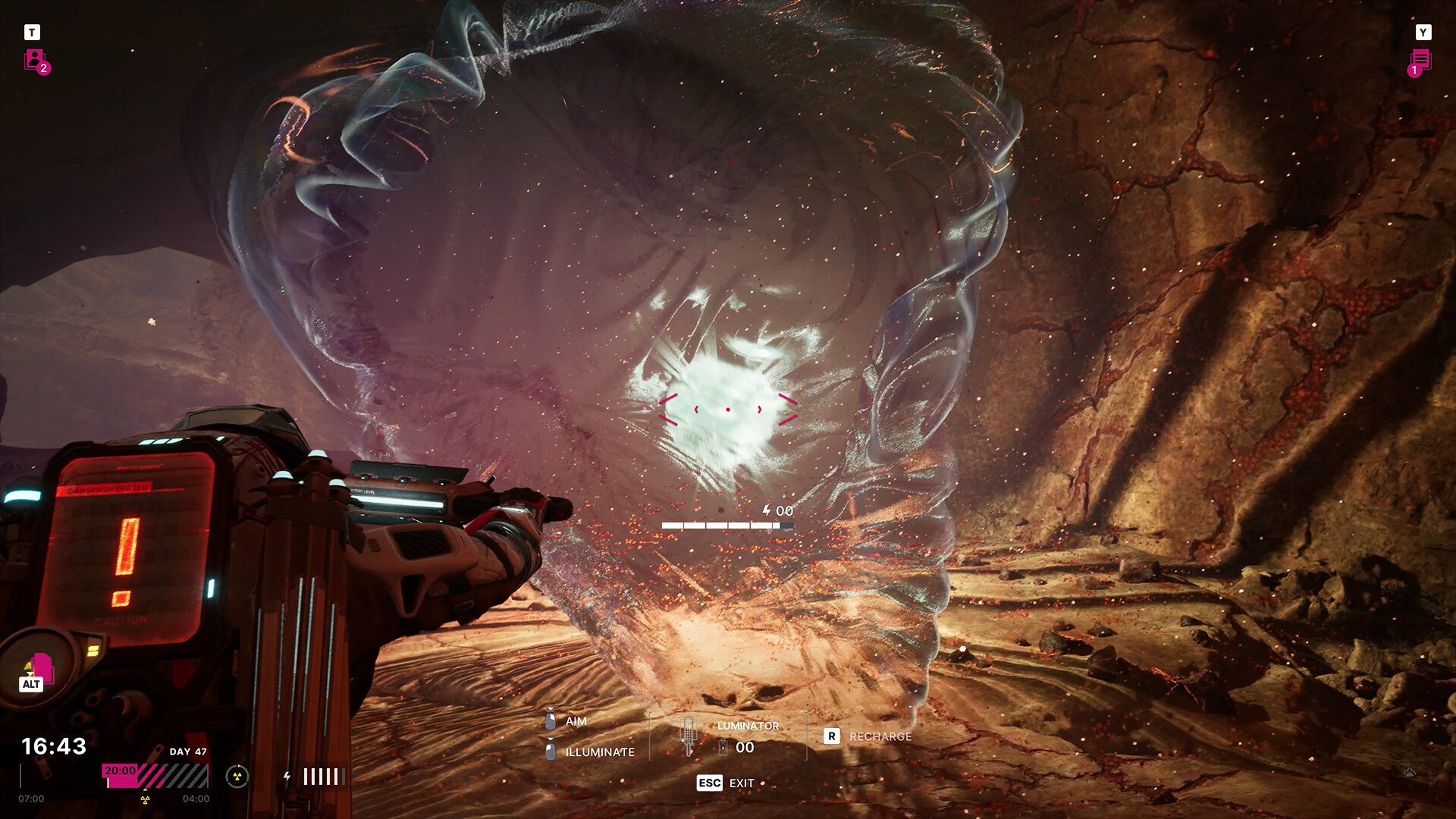This screenshot has width=1456, height=819.
Task: Select the Luminator tool icon
Action: coord(688,735)
